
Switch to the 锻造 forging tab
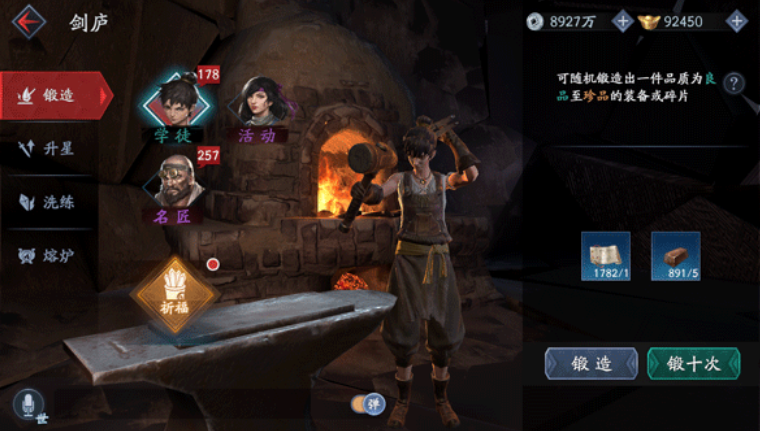pyautogui.click(x=55, y=95)
